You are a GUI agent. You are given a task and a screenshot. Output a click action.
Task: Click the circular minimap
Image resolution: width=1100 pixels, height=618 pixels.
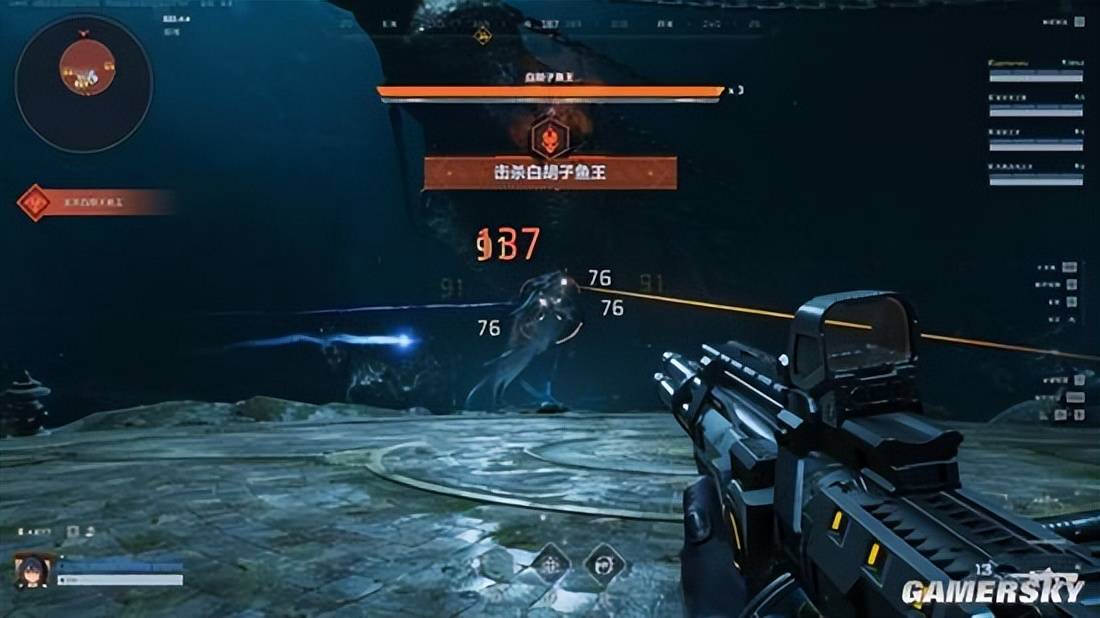pyautogui.click(x=83, y=83)
